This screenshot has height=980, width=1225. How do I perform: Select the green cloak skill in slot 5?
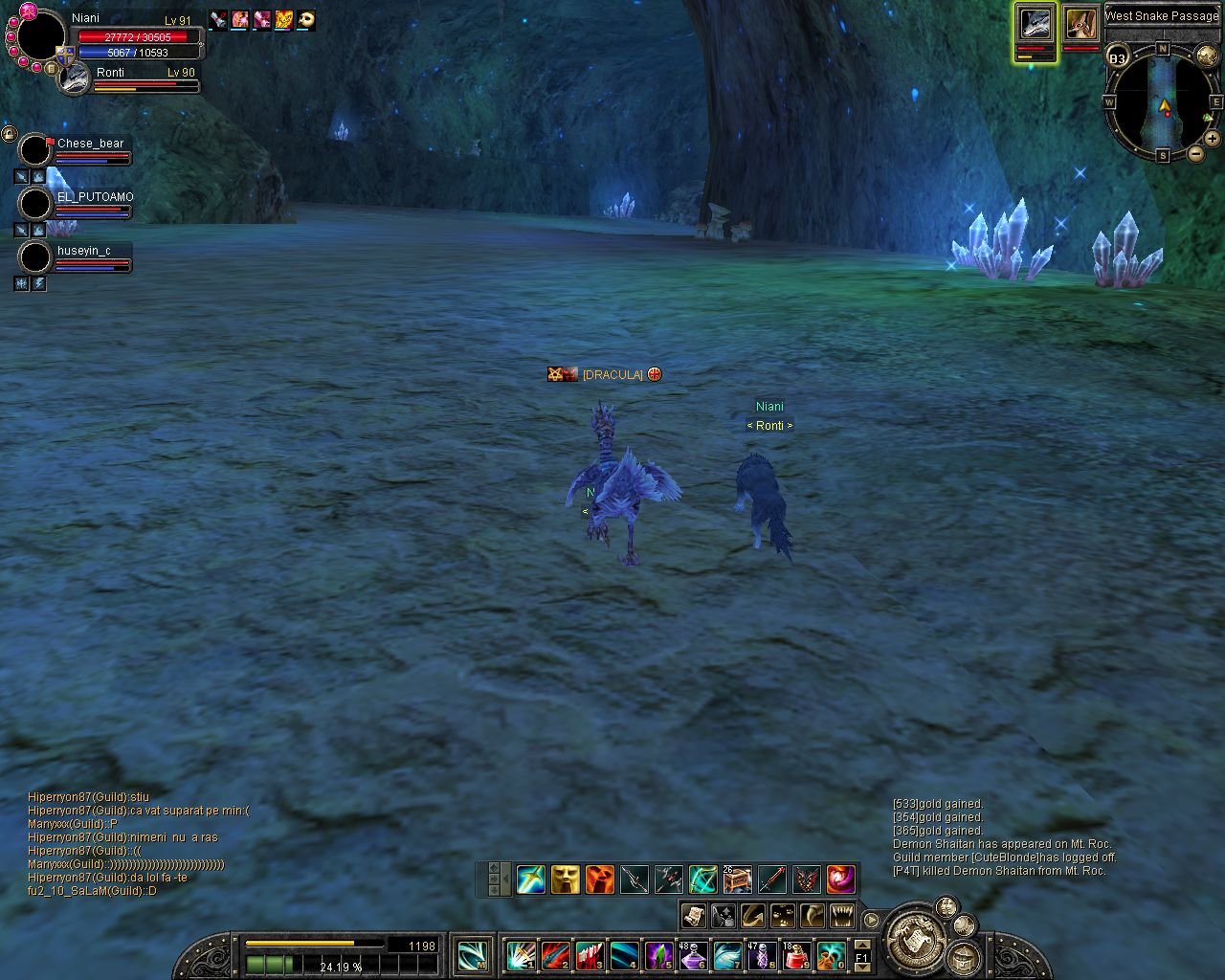pos(658,957)
